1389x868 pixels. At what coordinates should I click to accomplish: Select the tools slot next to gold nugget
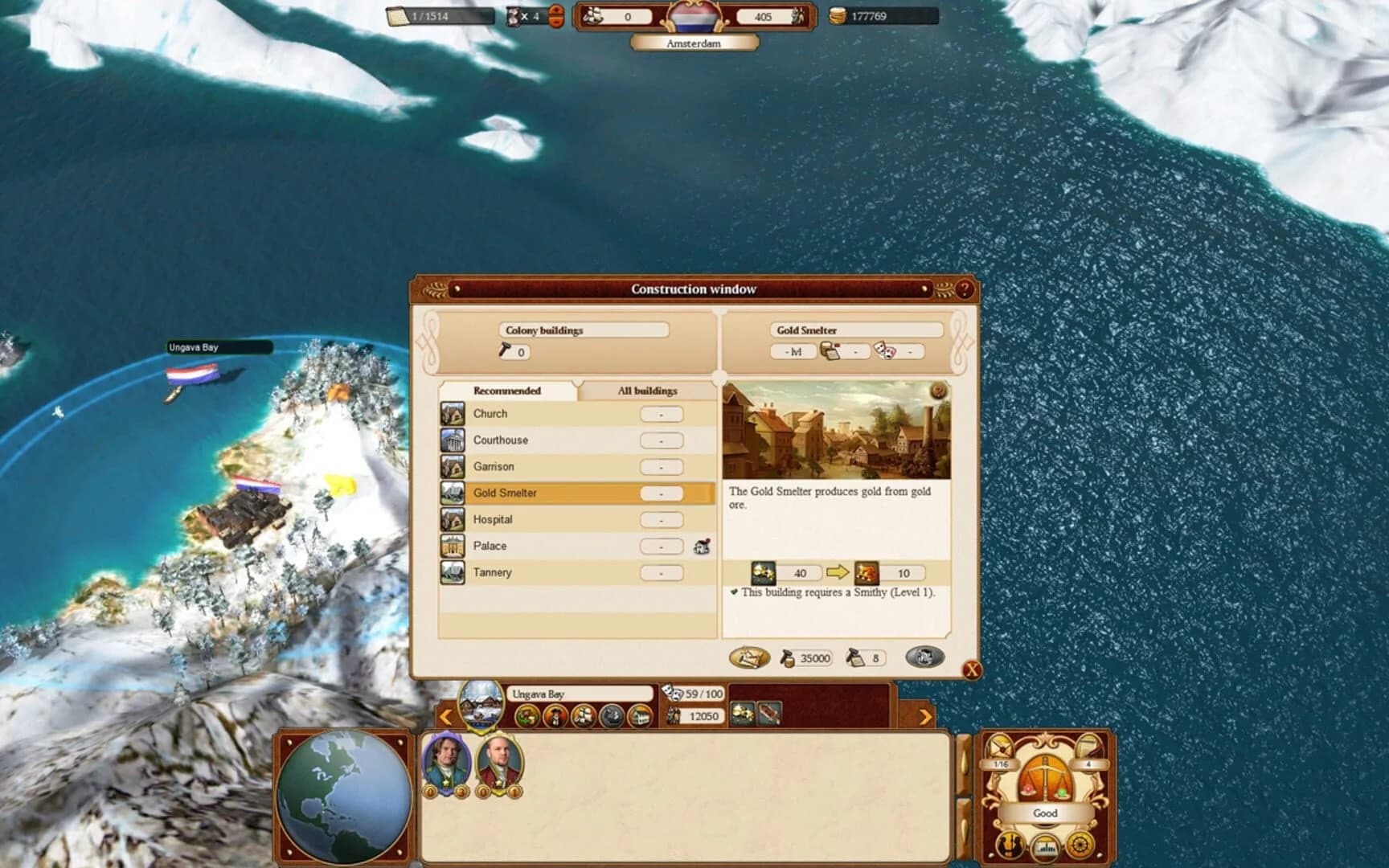coord(768,715)
